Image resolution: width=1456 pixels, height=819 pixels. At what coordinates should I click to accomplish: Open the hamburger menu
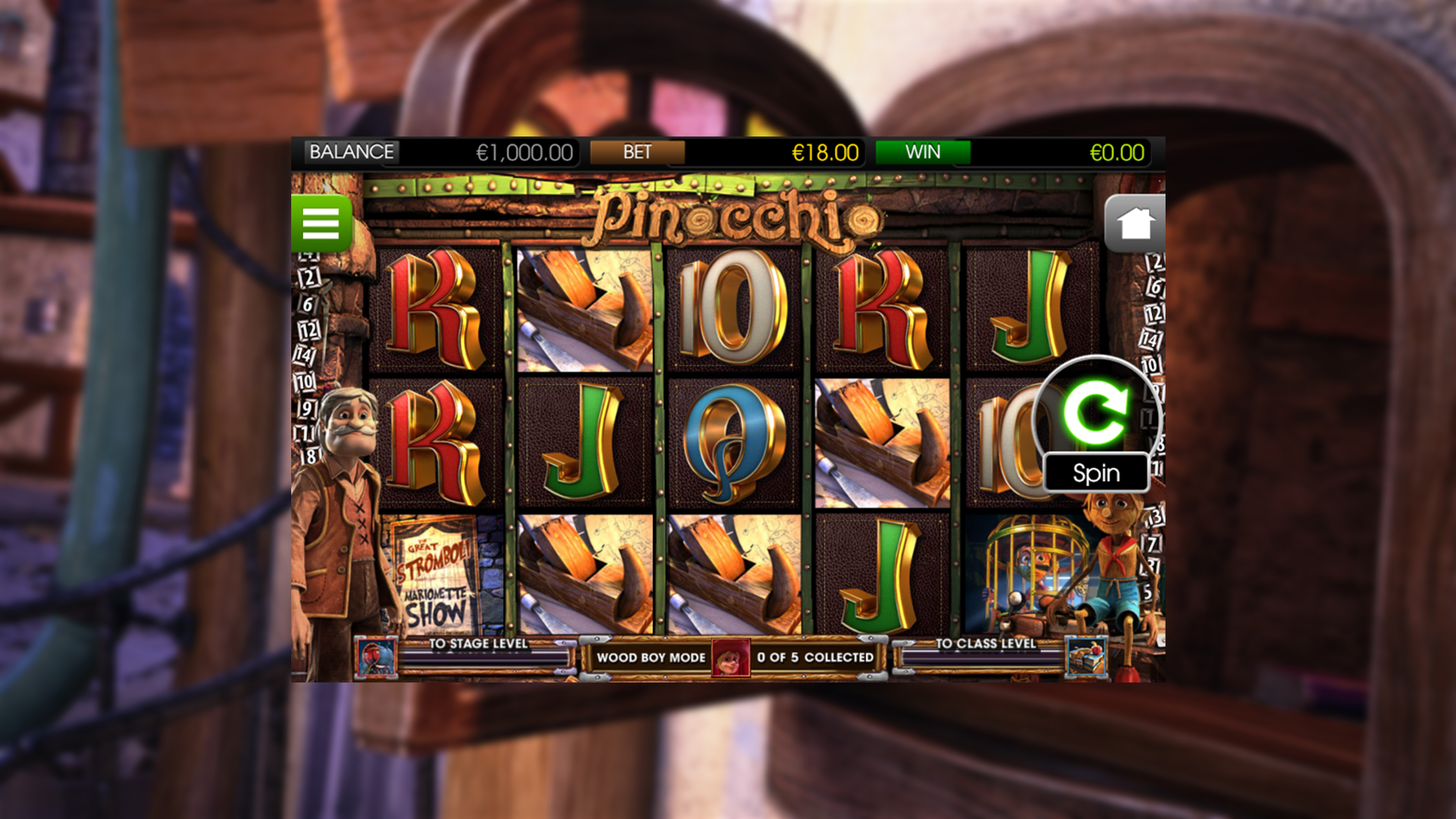point(322,224)
